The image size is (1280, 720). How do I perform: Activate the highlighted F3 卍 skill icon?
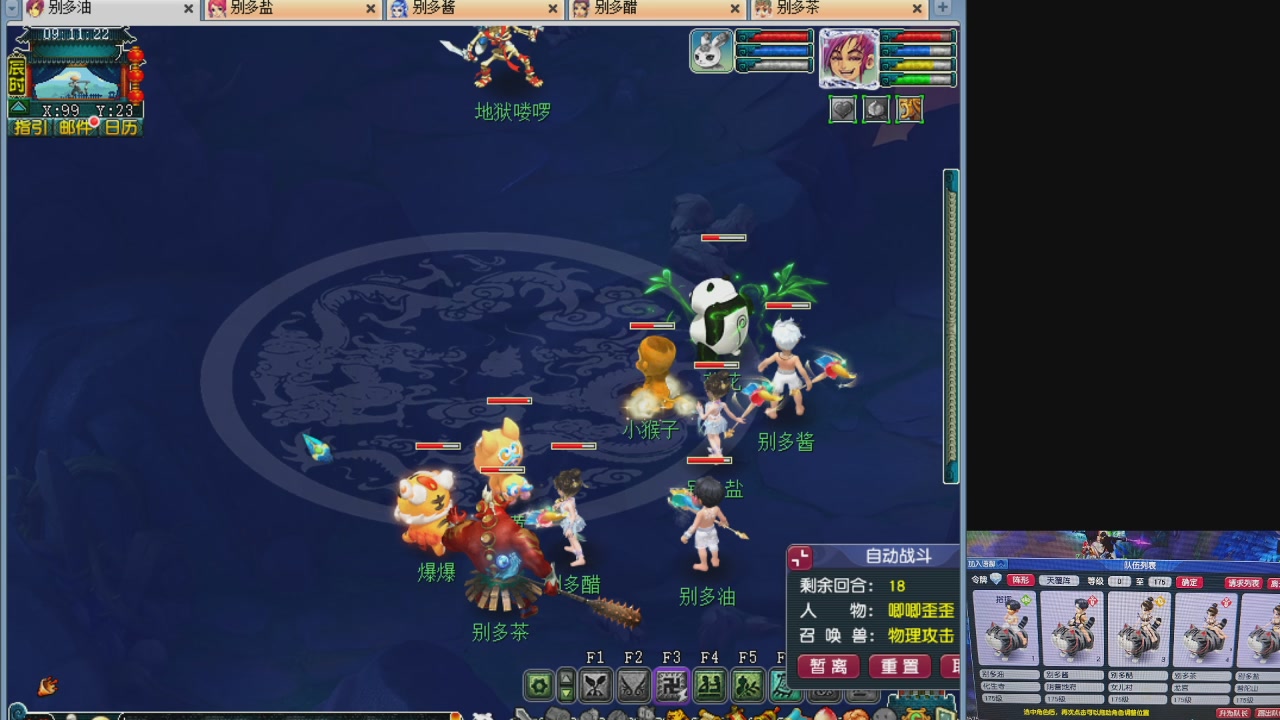point(671,685)
